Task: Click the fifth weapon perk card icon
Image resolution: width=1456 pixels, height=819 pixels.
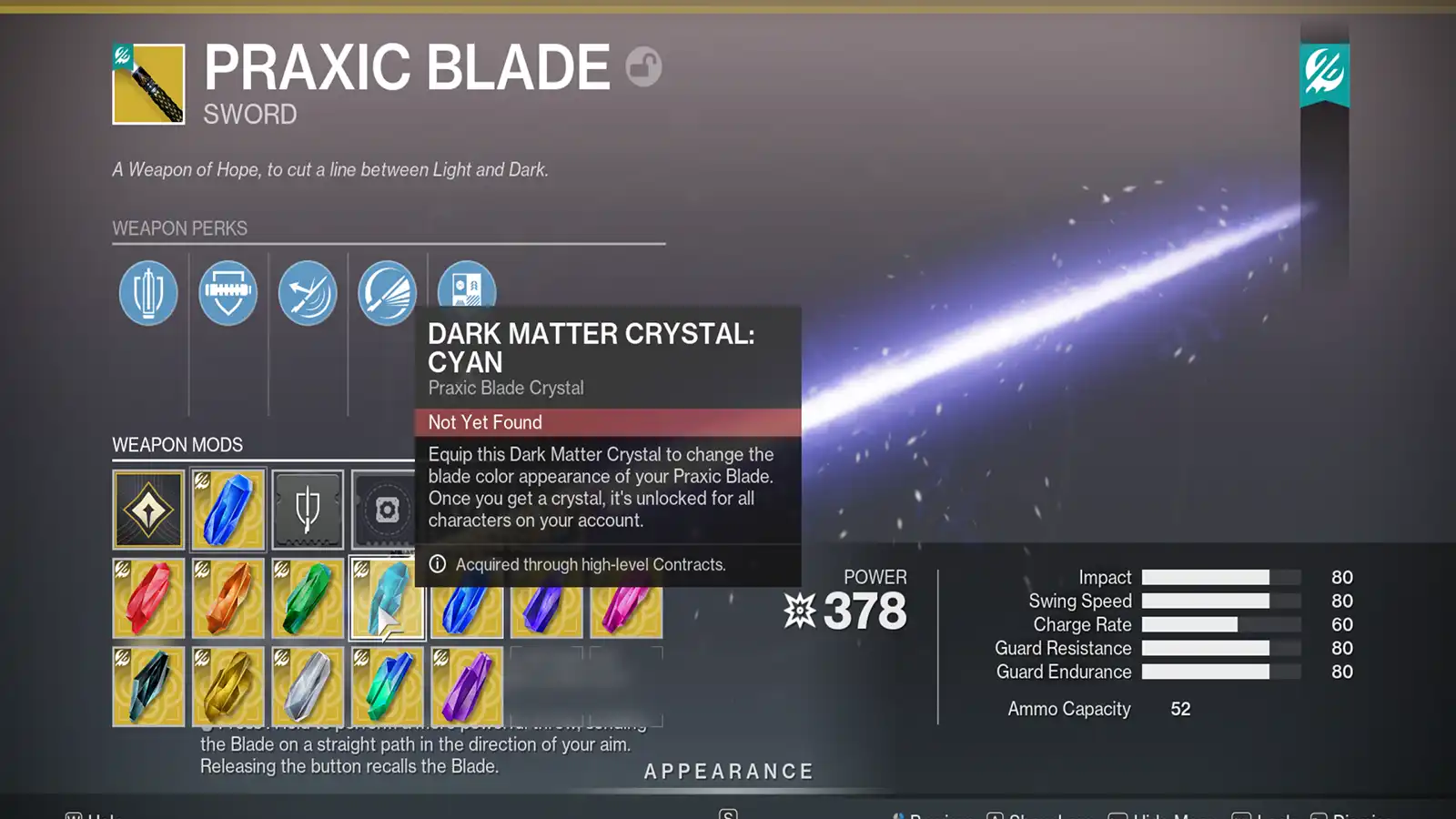Action: click(465, 293)
